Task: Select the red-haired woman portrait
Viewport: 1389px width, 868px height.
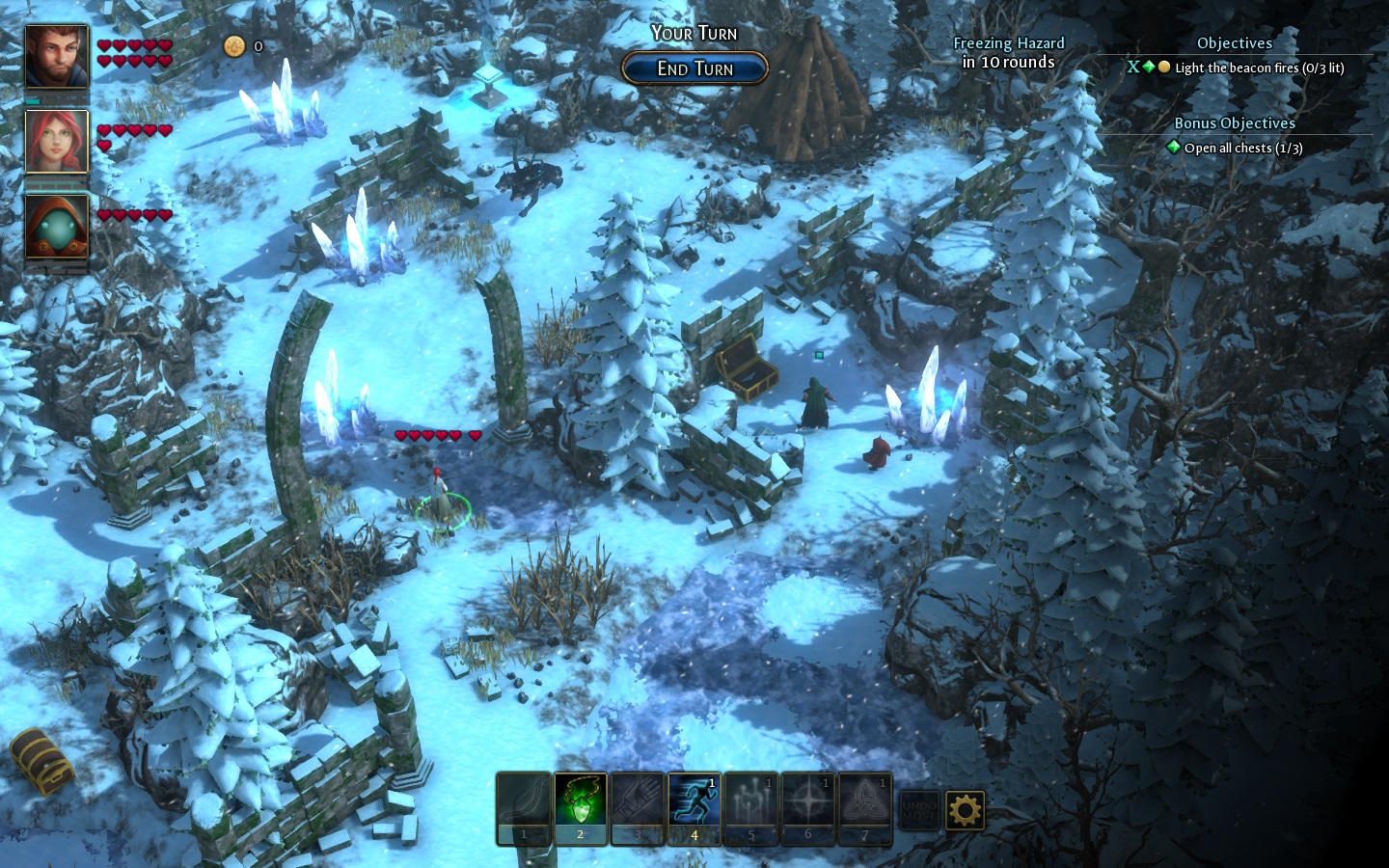Action: click(x=57, y=142)
